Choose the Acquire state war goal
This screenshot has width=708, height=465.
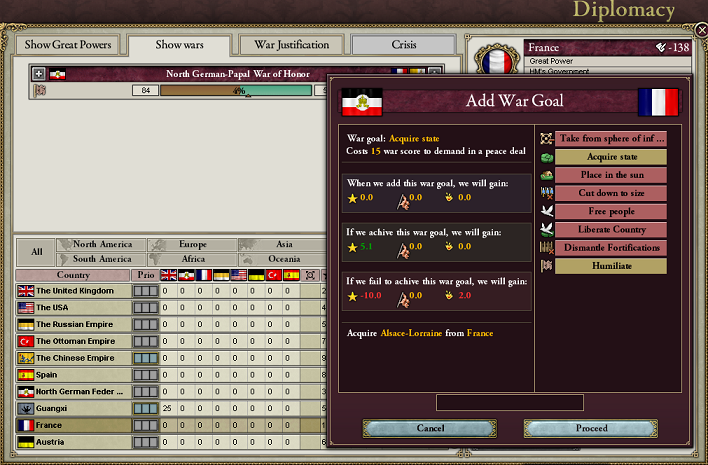tap(610, 156)
